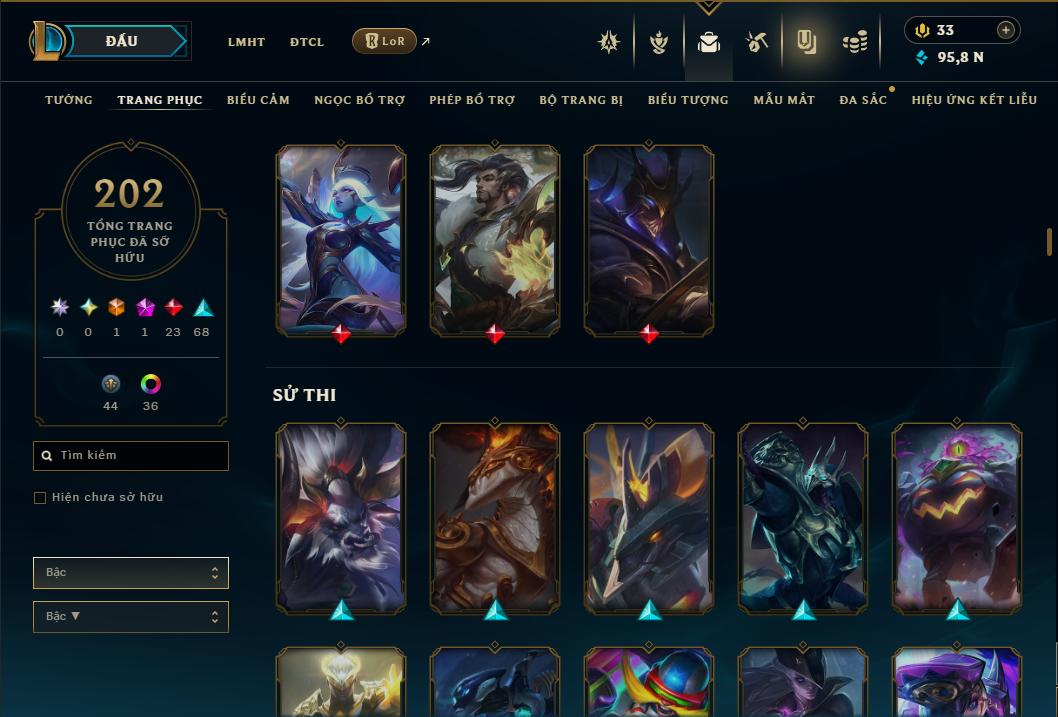The image size is (1058, 717).
Task: Open the TƯỚNG champions tab
Action: click(69, 100)
